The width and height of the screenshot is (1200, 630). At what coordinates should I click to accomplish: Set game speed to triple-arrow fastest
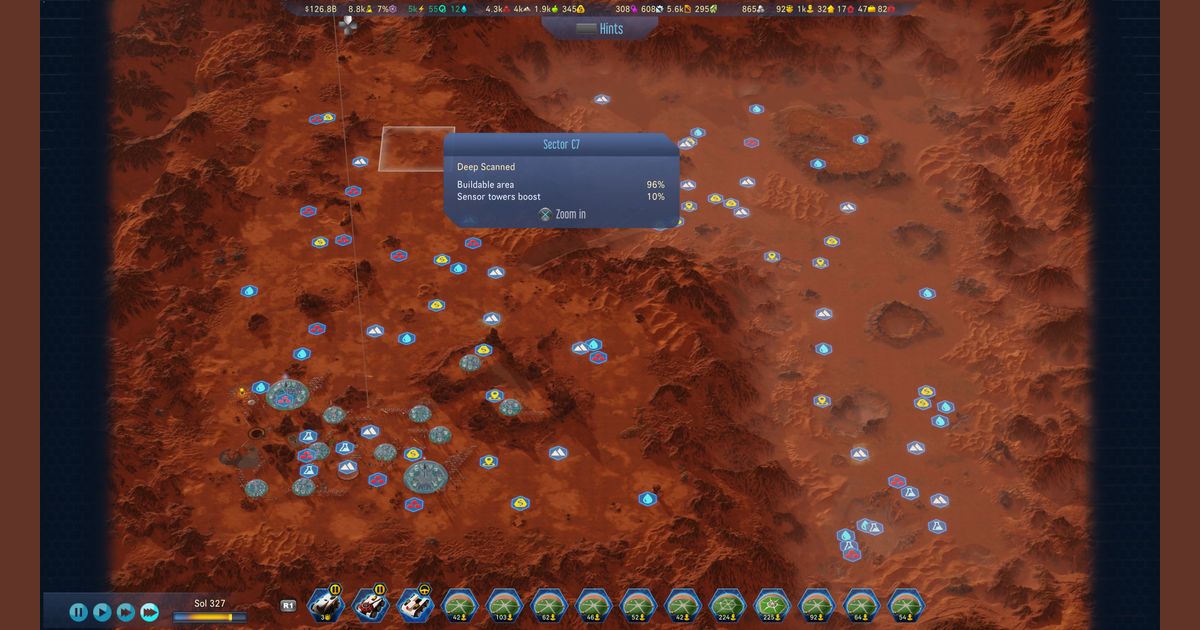[150, 611]
